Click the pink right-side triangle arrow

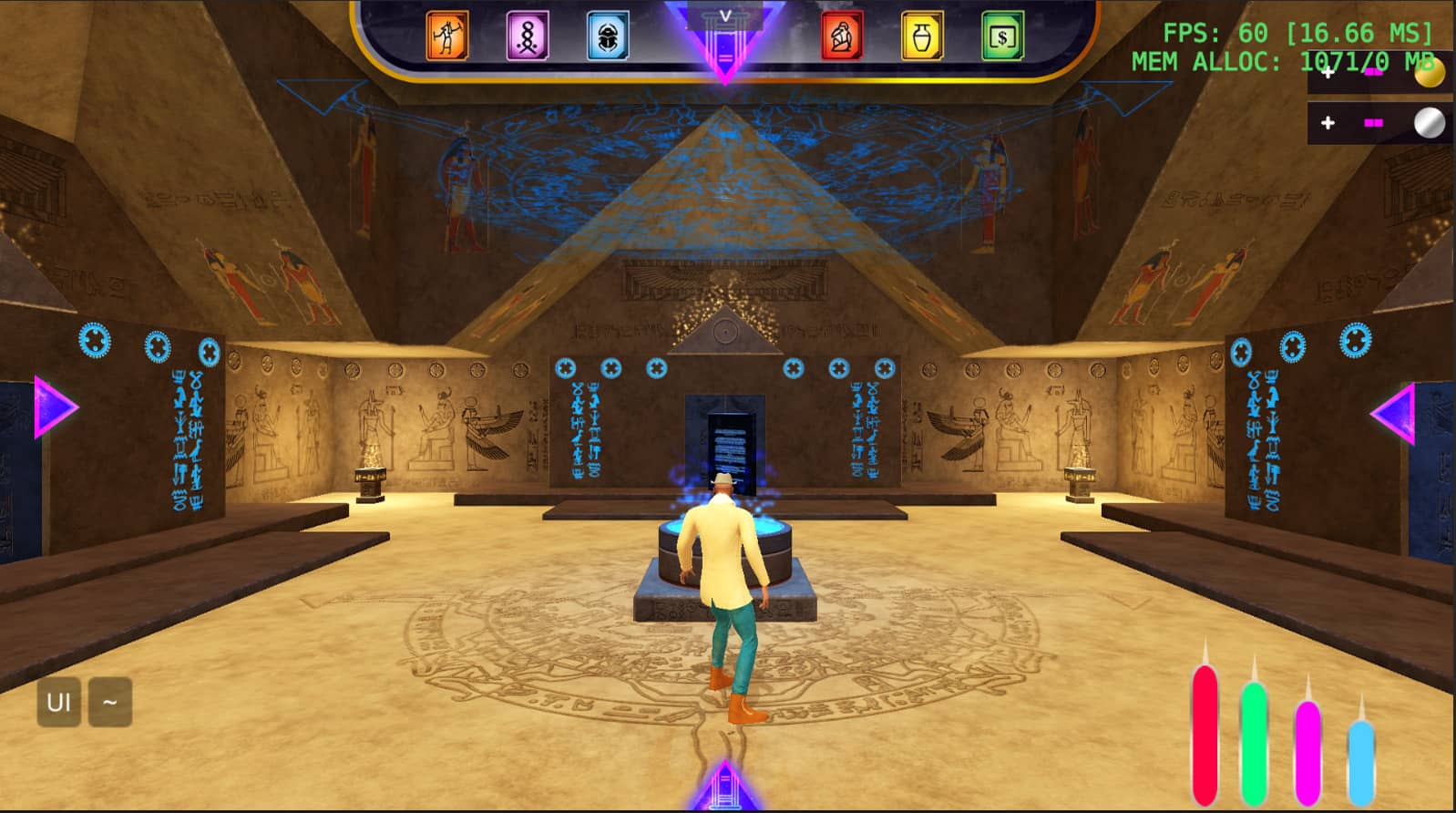[1394, 414]
